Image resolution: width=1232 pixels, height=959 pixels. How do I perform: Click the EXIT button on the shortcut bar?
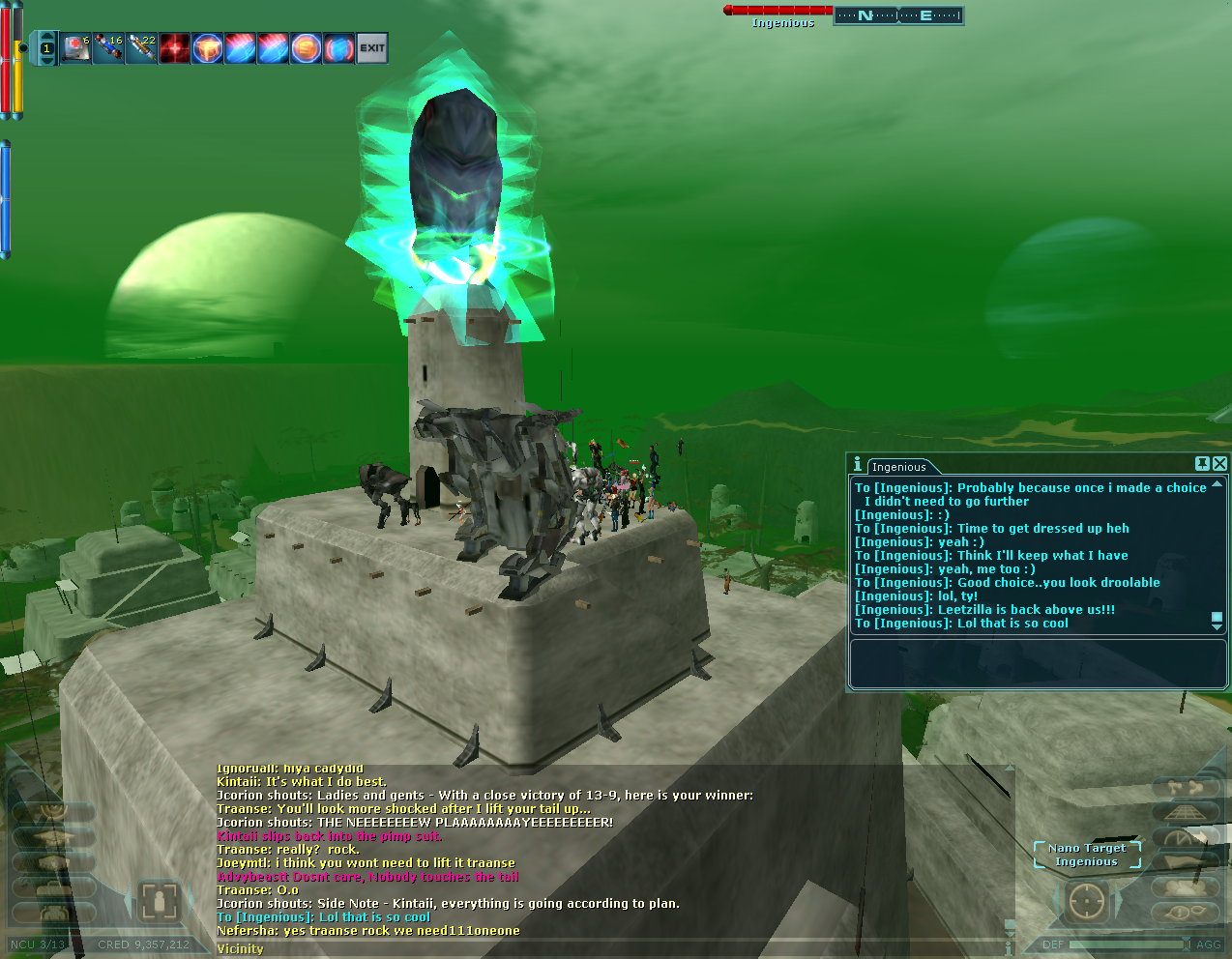coord(372,47)
